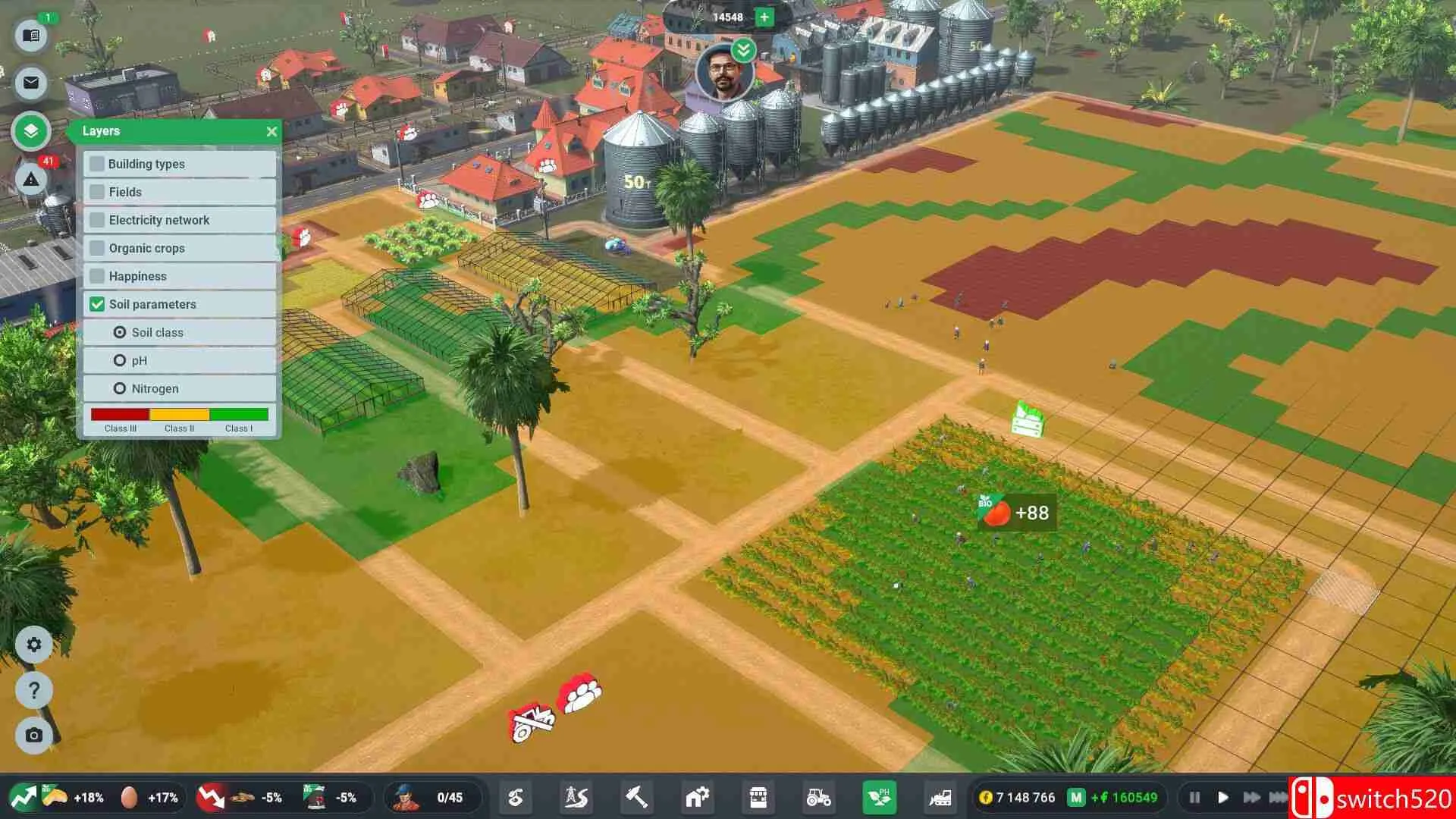This screenshot has width=1456, height=819.
Task: Open the tractor vehicles panel
Action: (x=817, y=797)
